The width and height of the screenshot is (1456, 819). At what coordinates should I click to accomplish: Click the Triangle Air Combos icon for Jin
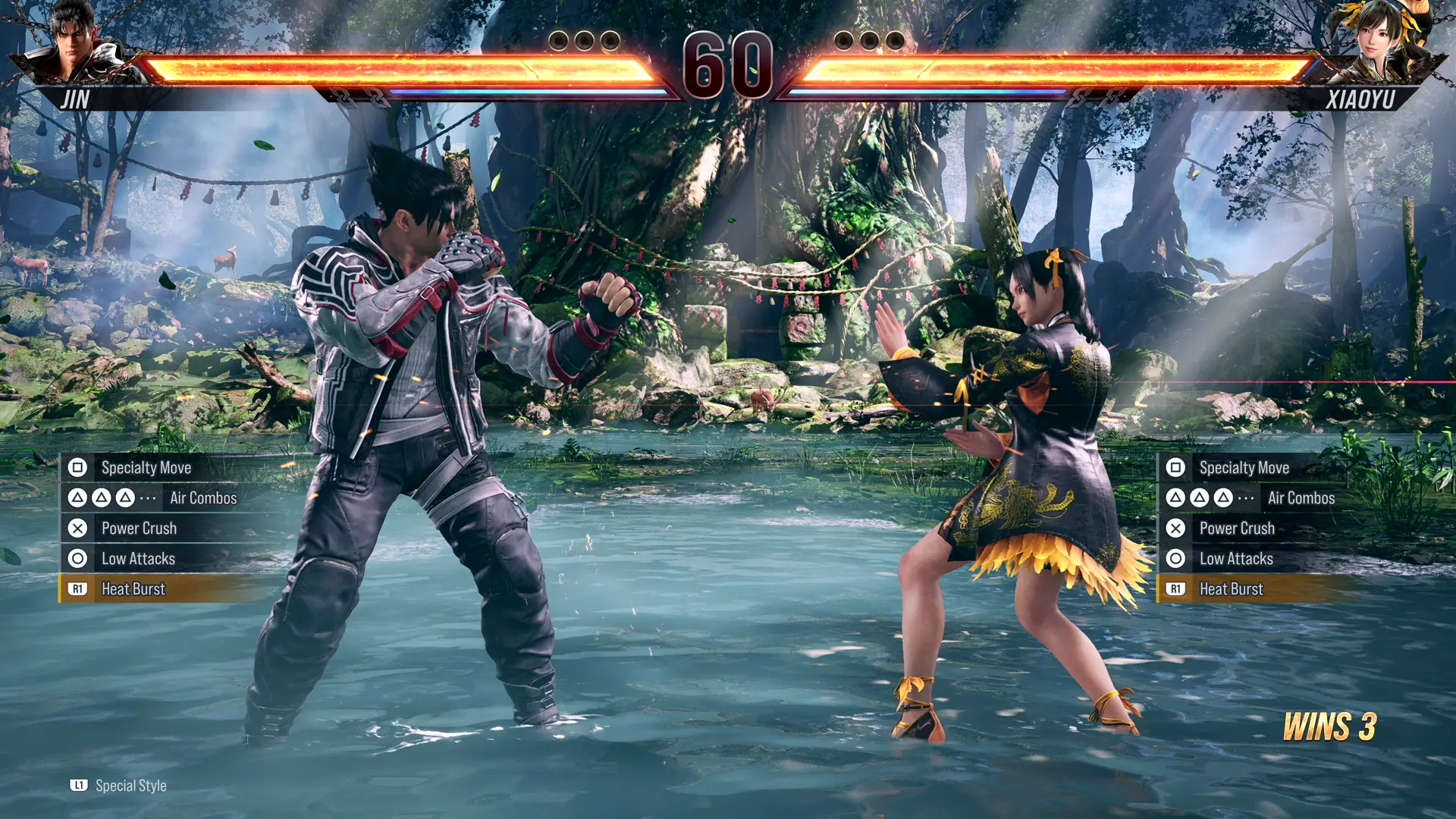click(x=77, y=498)
